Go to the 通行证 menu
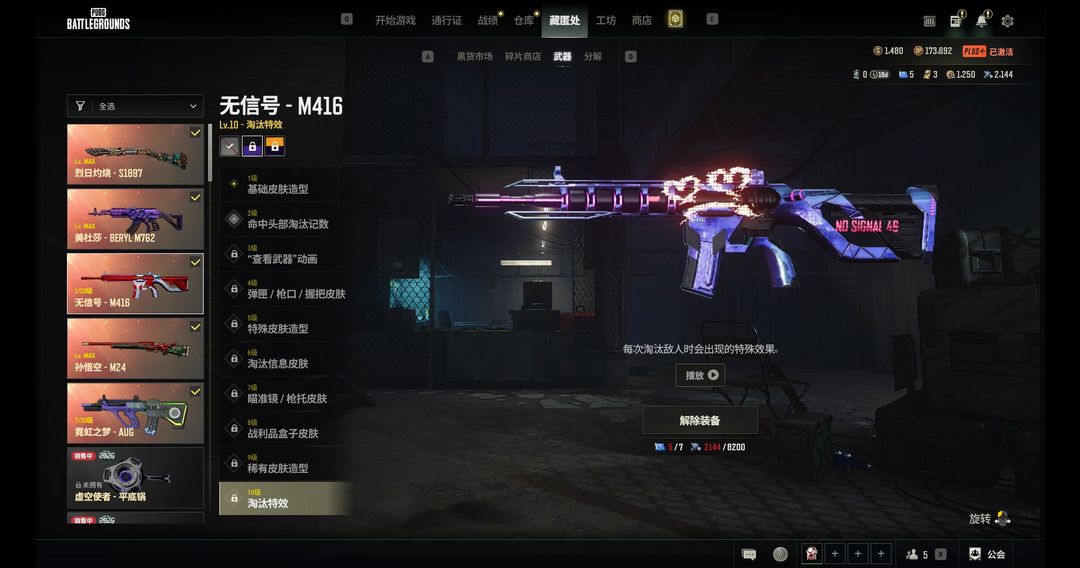1080x568 pixels. click(x=446, y=20)
